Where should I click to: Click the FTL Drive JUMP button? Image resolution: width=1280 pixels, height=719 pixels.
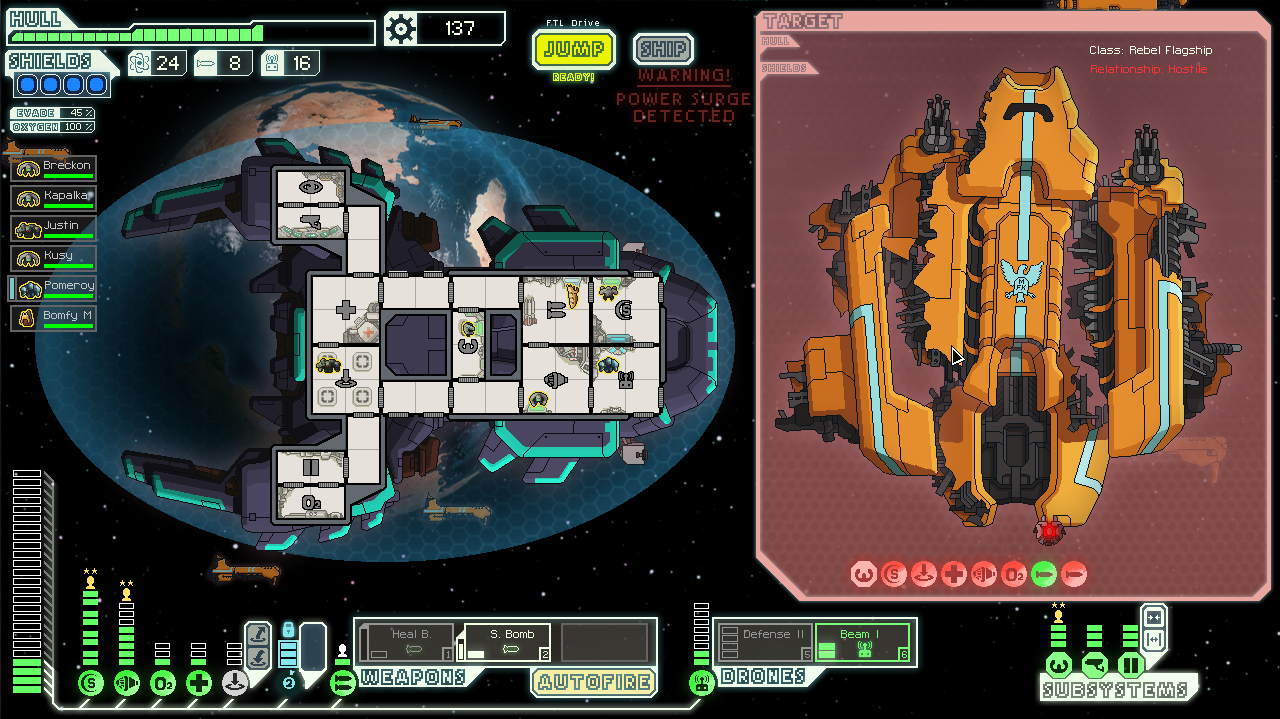(573, 49)
